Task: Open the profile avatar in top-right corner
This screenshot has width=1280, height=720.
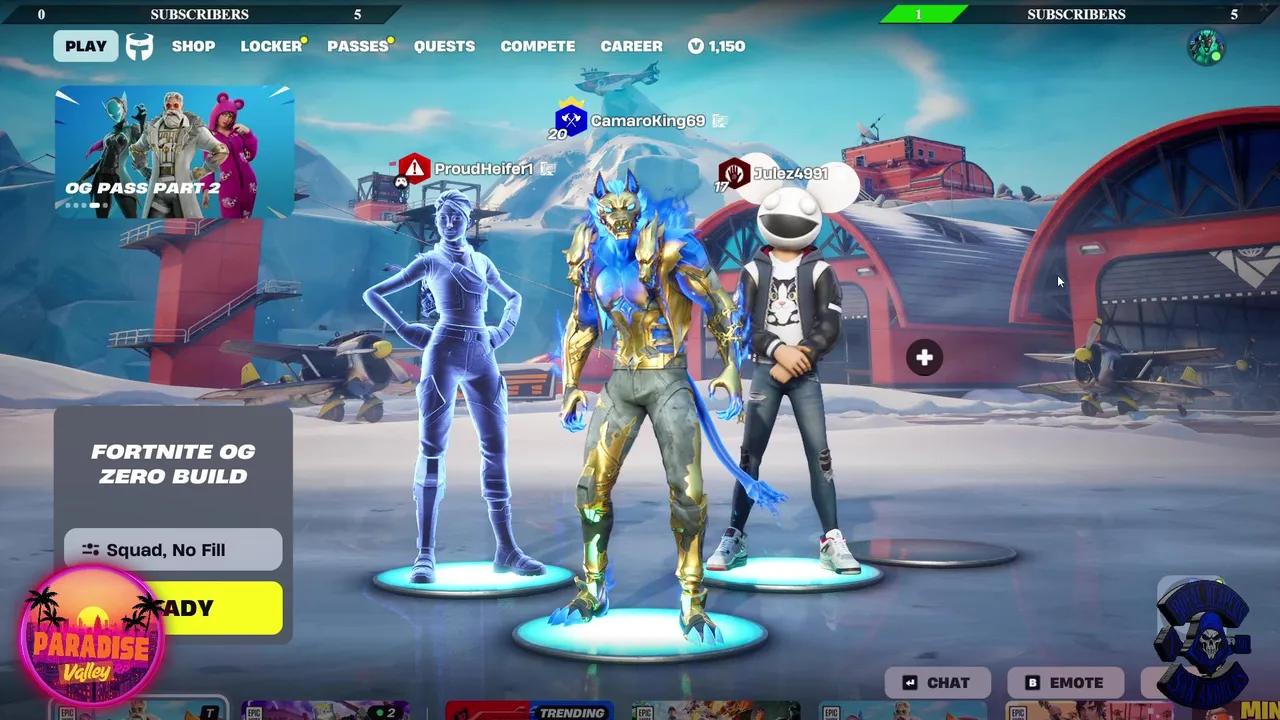Action: [x=1207, y=46]
